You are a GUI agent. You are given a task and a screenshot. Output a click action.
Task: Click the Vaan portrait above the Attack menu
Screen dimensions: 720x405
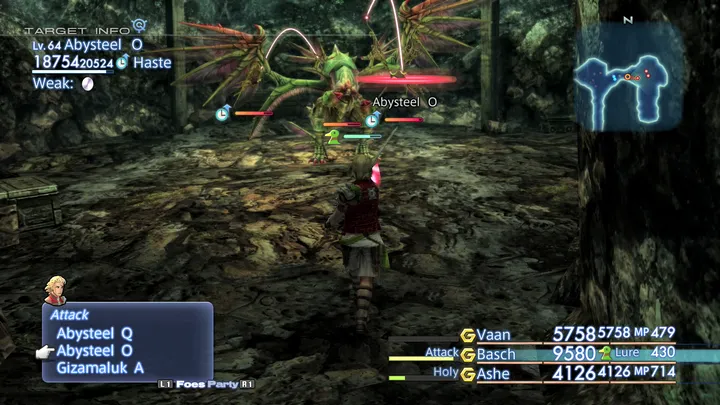point(55,290)
